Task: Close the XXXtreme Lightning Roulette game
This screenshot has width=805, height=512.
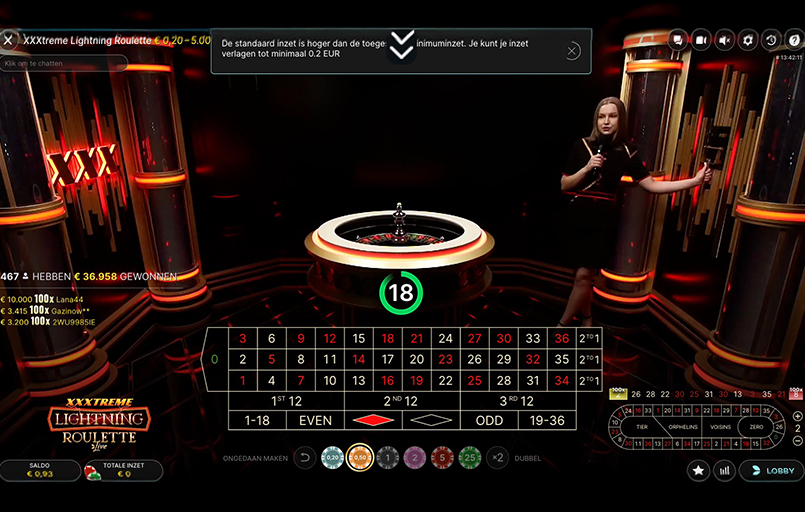Action: [9, 40]
